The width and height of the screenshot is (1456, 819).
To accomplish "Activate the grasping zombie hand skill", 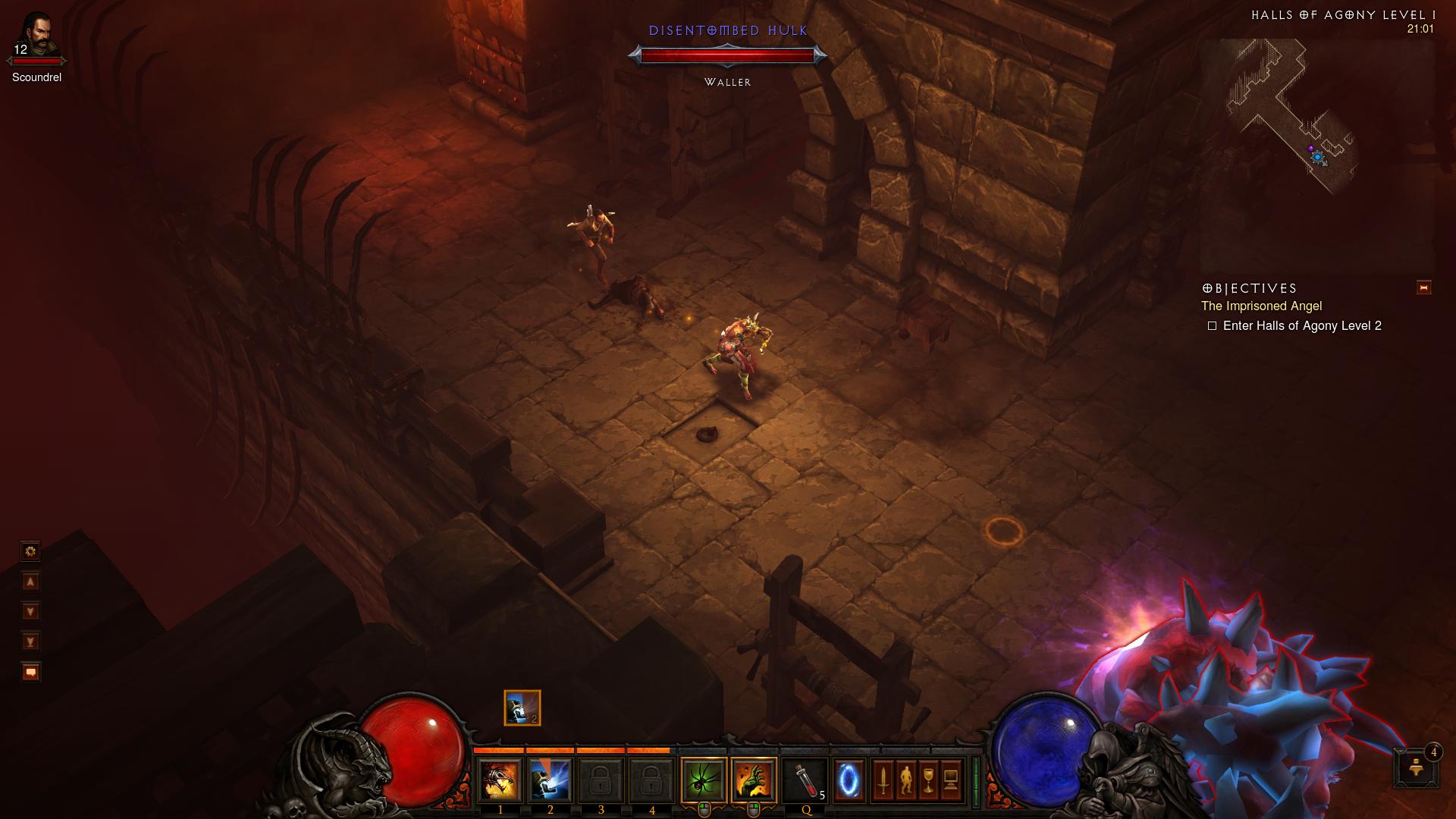I will [754, 780].
